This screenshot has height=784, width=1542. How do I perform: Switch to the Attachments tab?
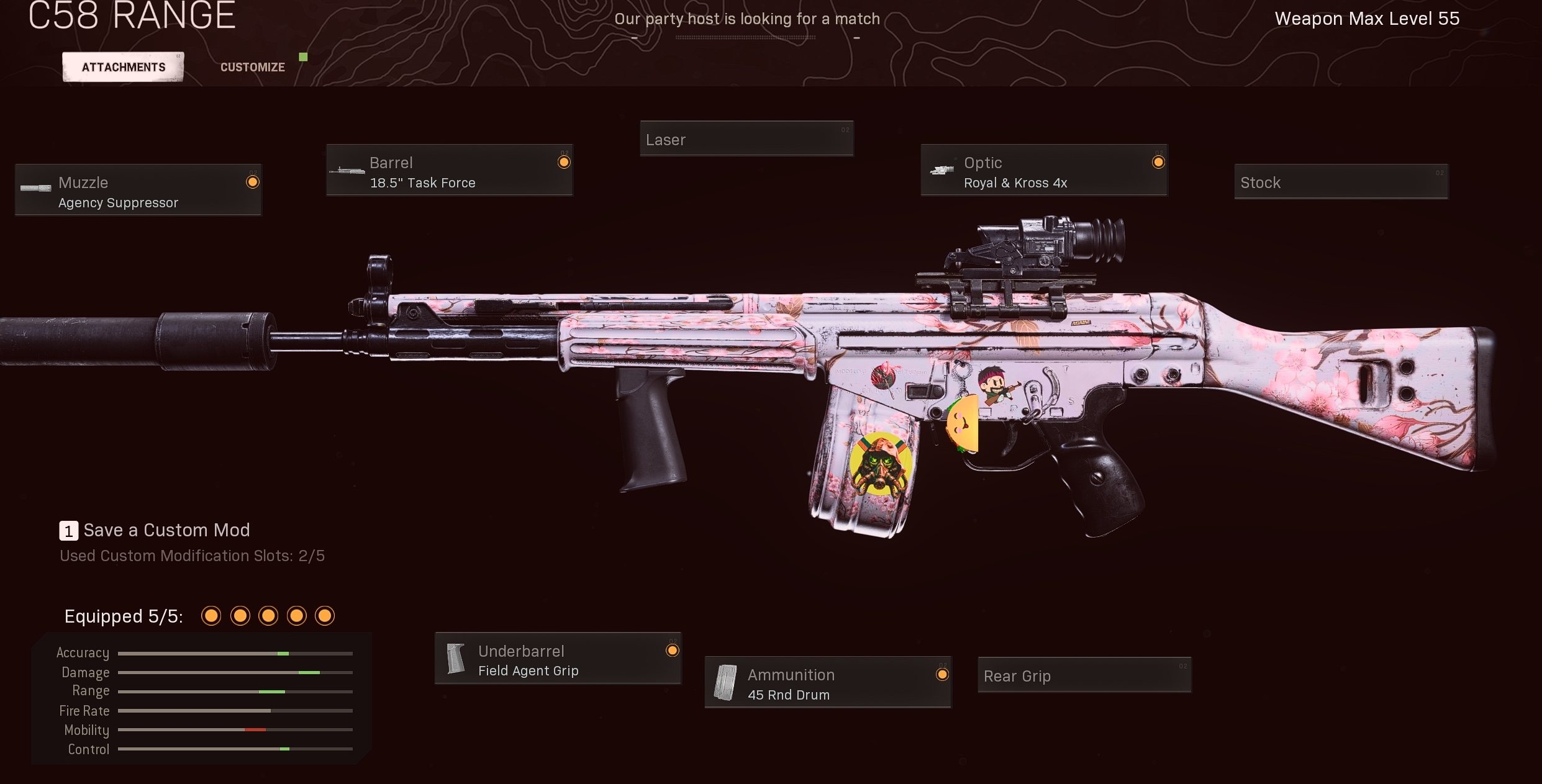point(122,66)
